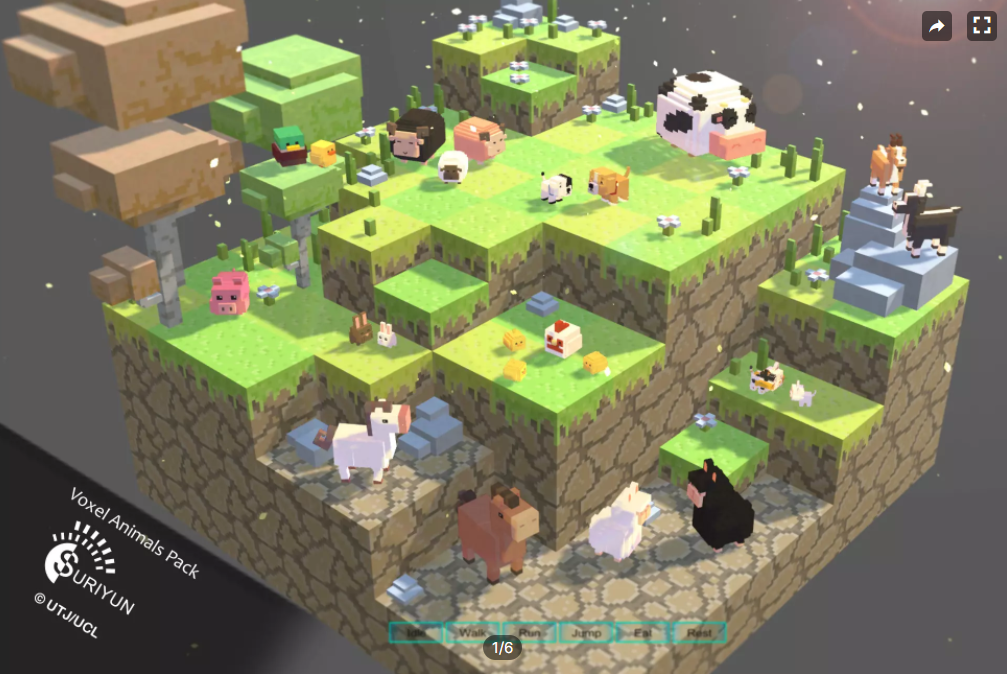Open the share arrow button
Viewport: 1007px width, 674px height.
coord(937,26)
